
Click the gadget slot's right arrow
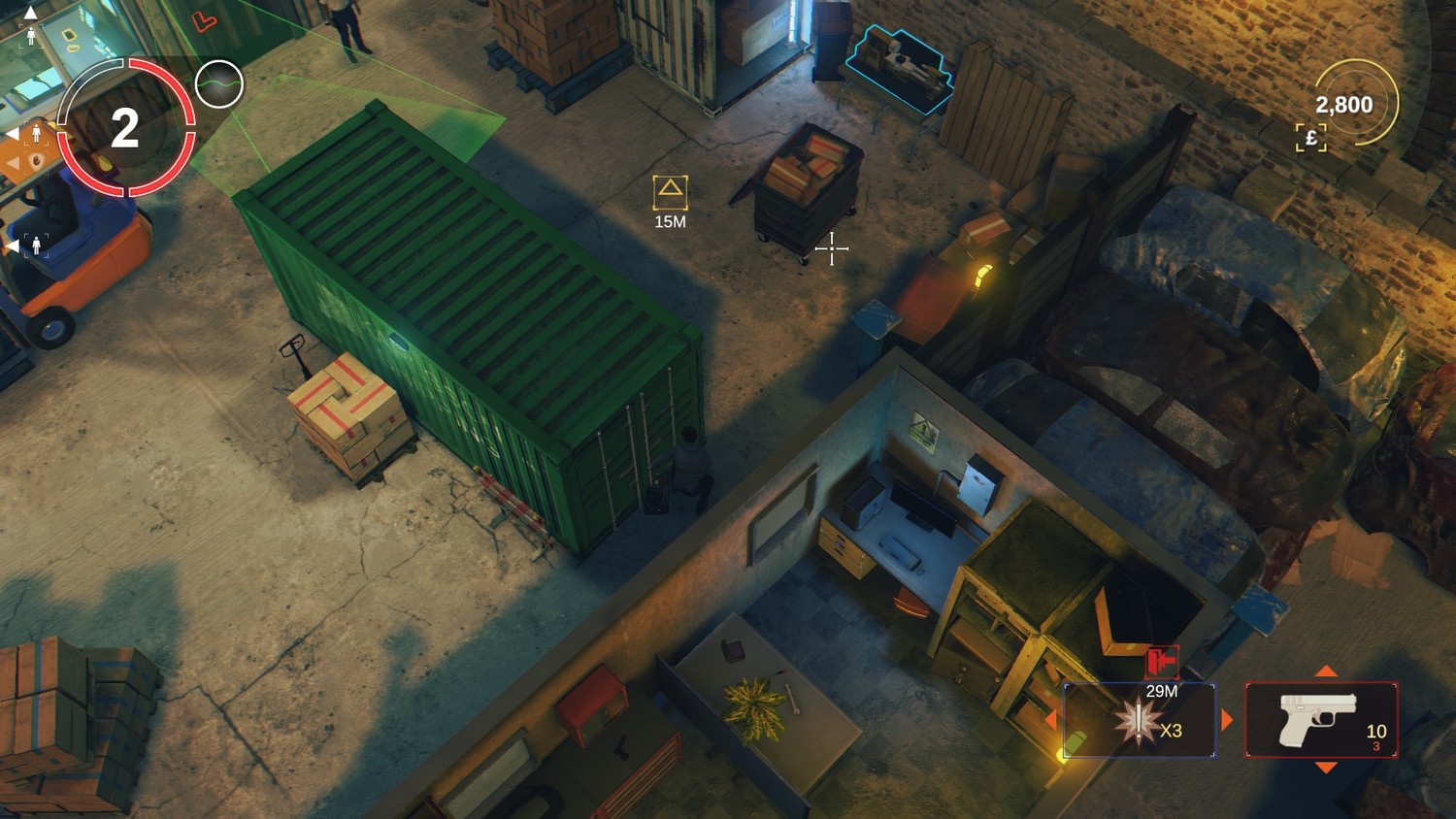point(1227,720)
